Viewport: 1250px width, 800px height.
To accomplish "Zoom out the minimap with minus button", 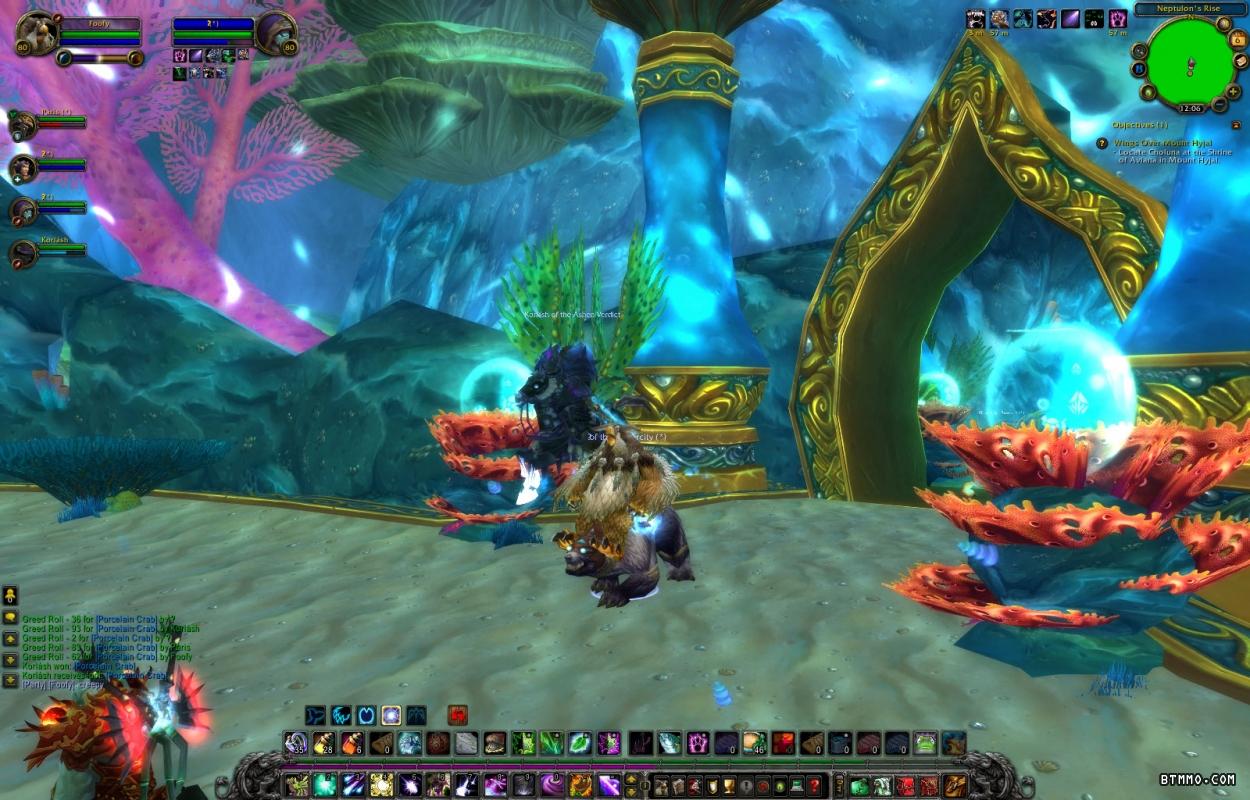I will click(1218, 104).
